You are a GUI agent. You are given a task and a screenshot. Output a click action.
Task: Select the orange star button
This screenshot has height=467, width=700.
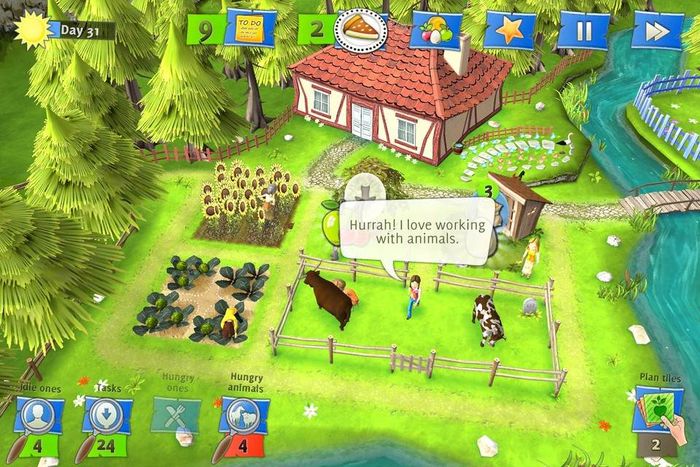(509, 30)
